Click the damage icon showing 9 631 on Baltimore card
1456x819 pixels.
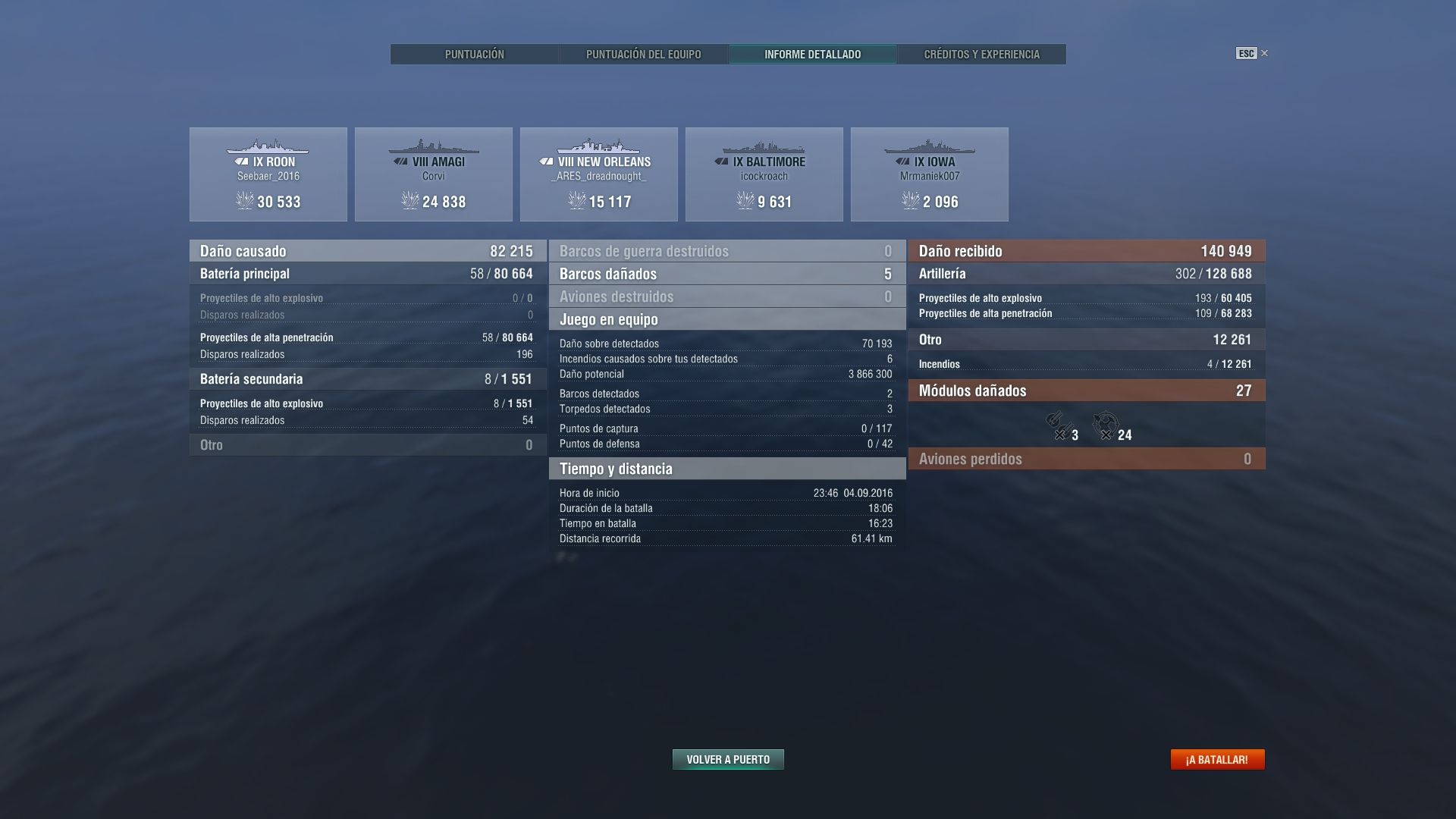[x=744, y=202]
